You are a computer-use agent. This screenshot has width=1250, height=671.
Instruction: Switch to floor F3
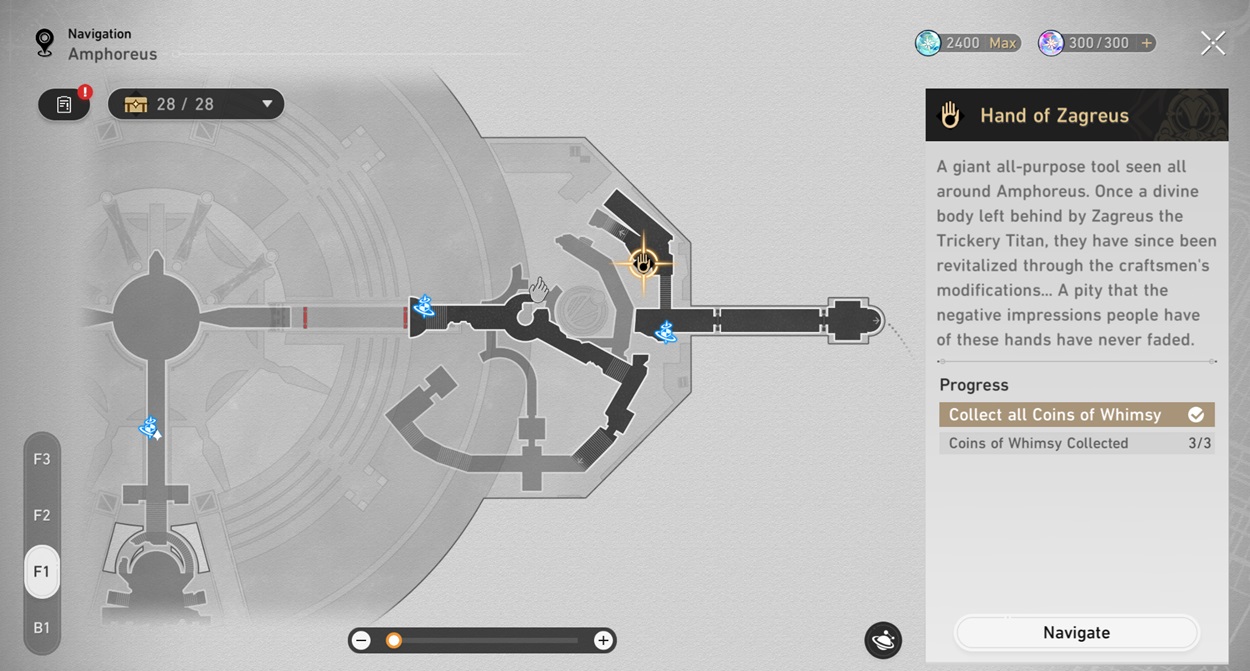(42, 459)
